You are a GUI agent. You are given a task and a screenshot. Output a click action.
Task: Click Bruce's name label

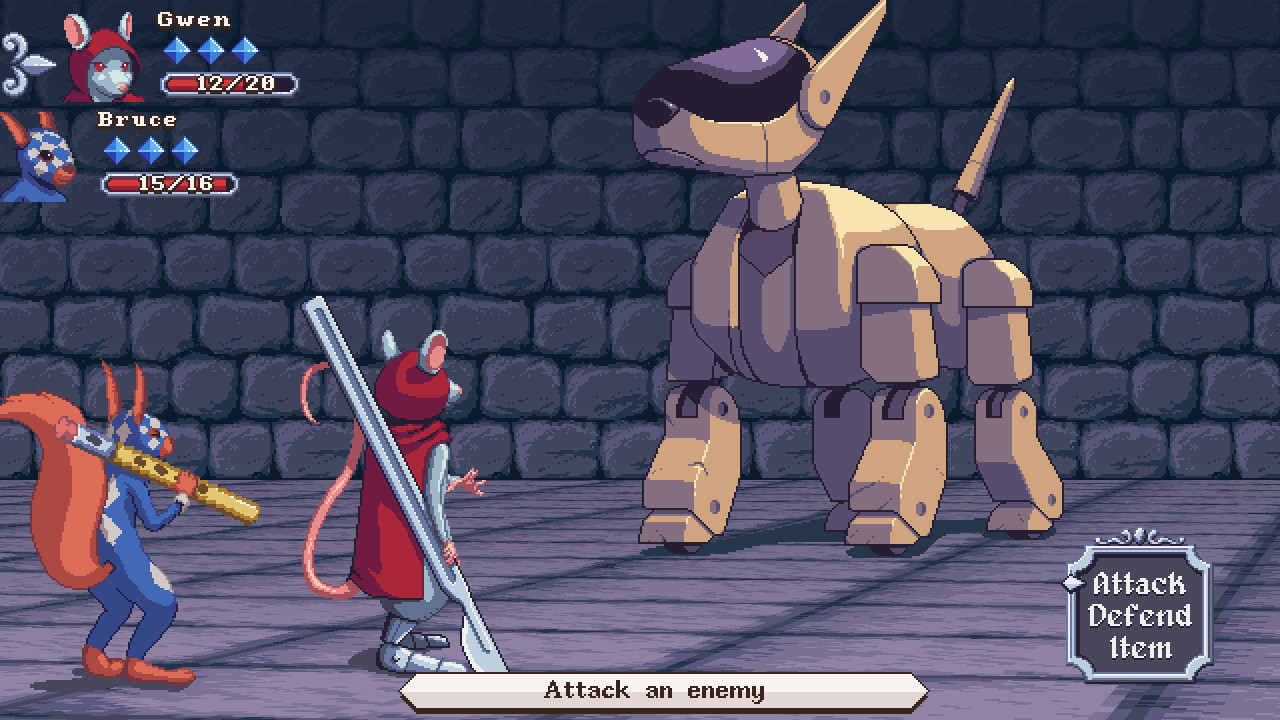pyautogui.click(x=138, y=118)
